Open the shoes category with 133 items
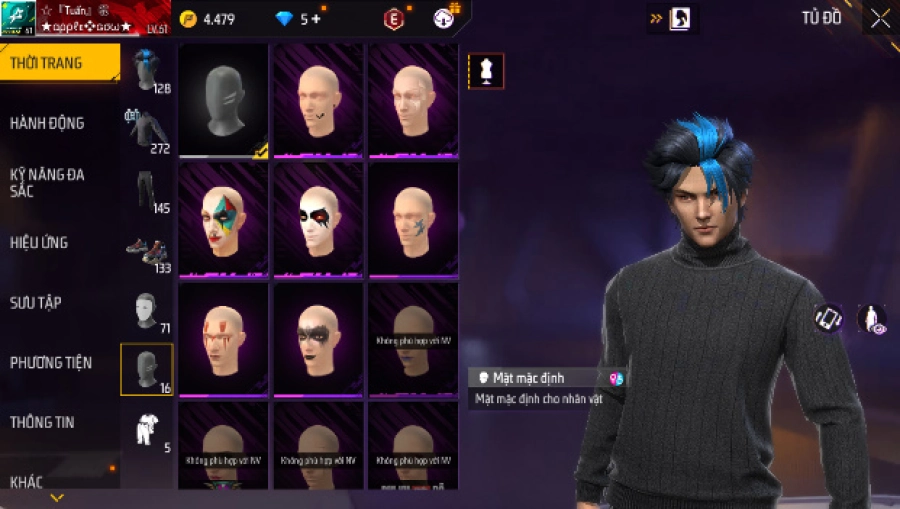 click(x=147, y=251)
